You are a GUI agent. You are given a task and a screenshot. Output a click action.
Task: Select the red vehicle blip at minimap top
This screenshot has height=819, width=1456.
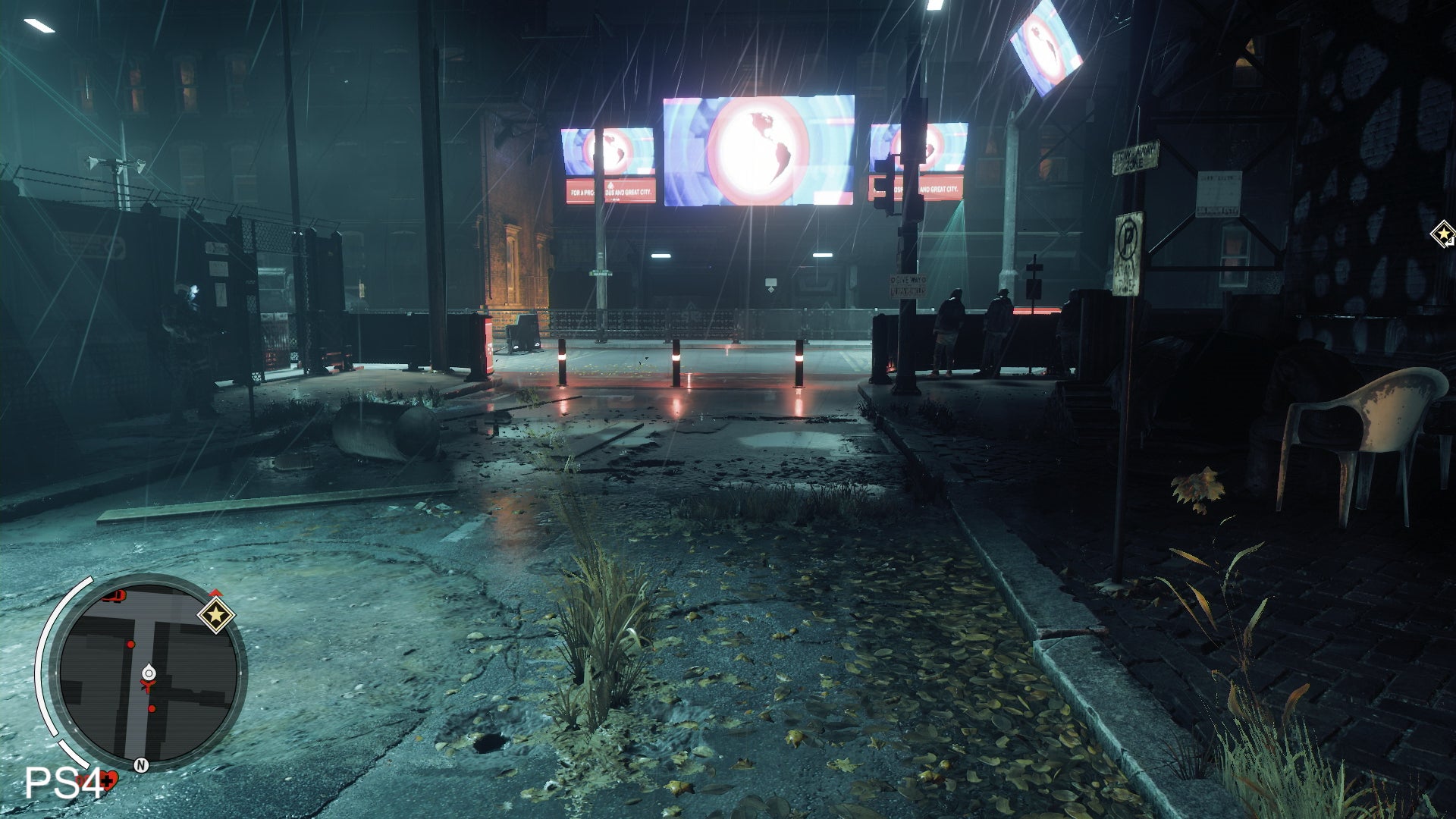115,597
